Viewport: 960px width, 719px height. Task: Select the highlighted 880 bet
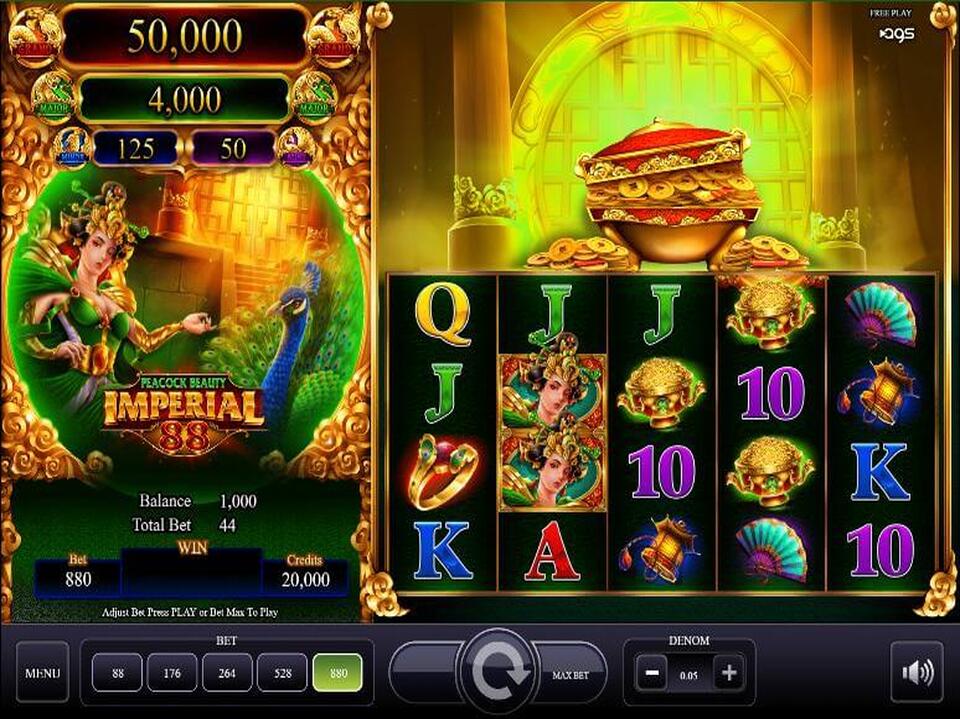point(339,672)
